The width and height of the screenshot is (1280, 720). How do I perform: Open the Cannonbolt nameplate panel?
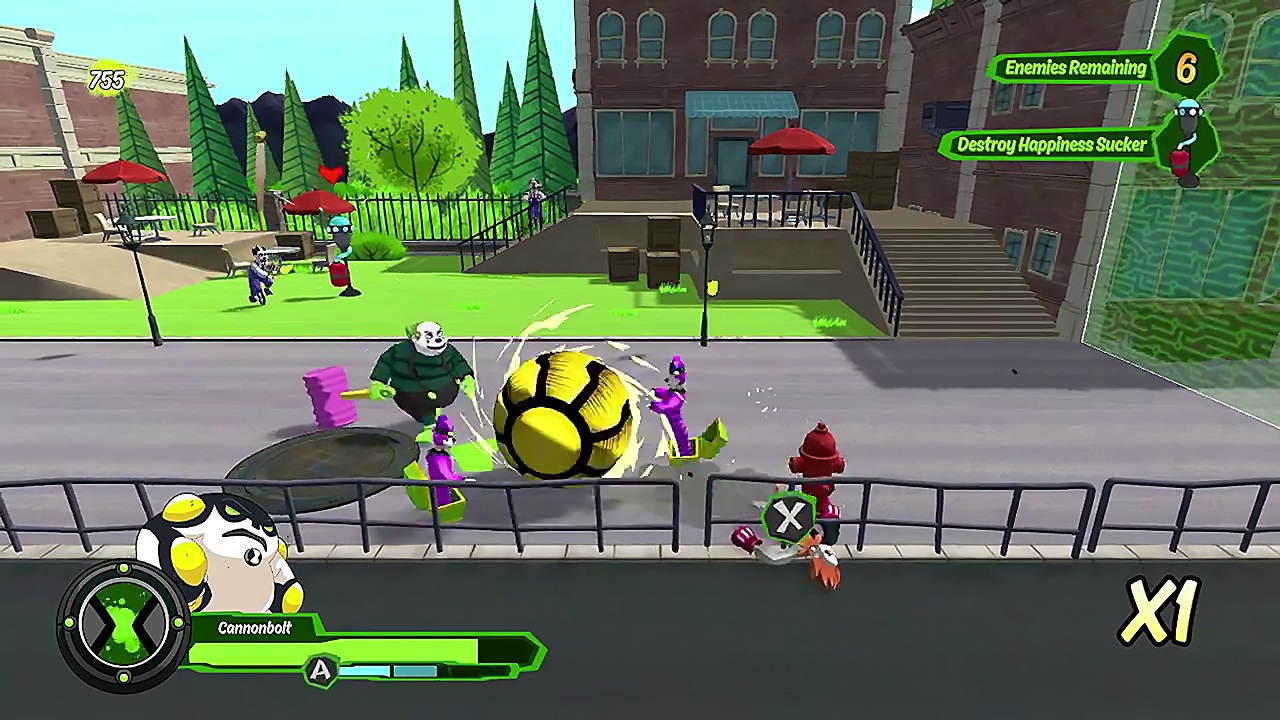pyautogui.click(x=255, y=628)
